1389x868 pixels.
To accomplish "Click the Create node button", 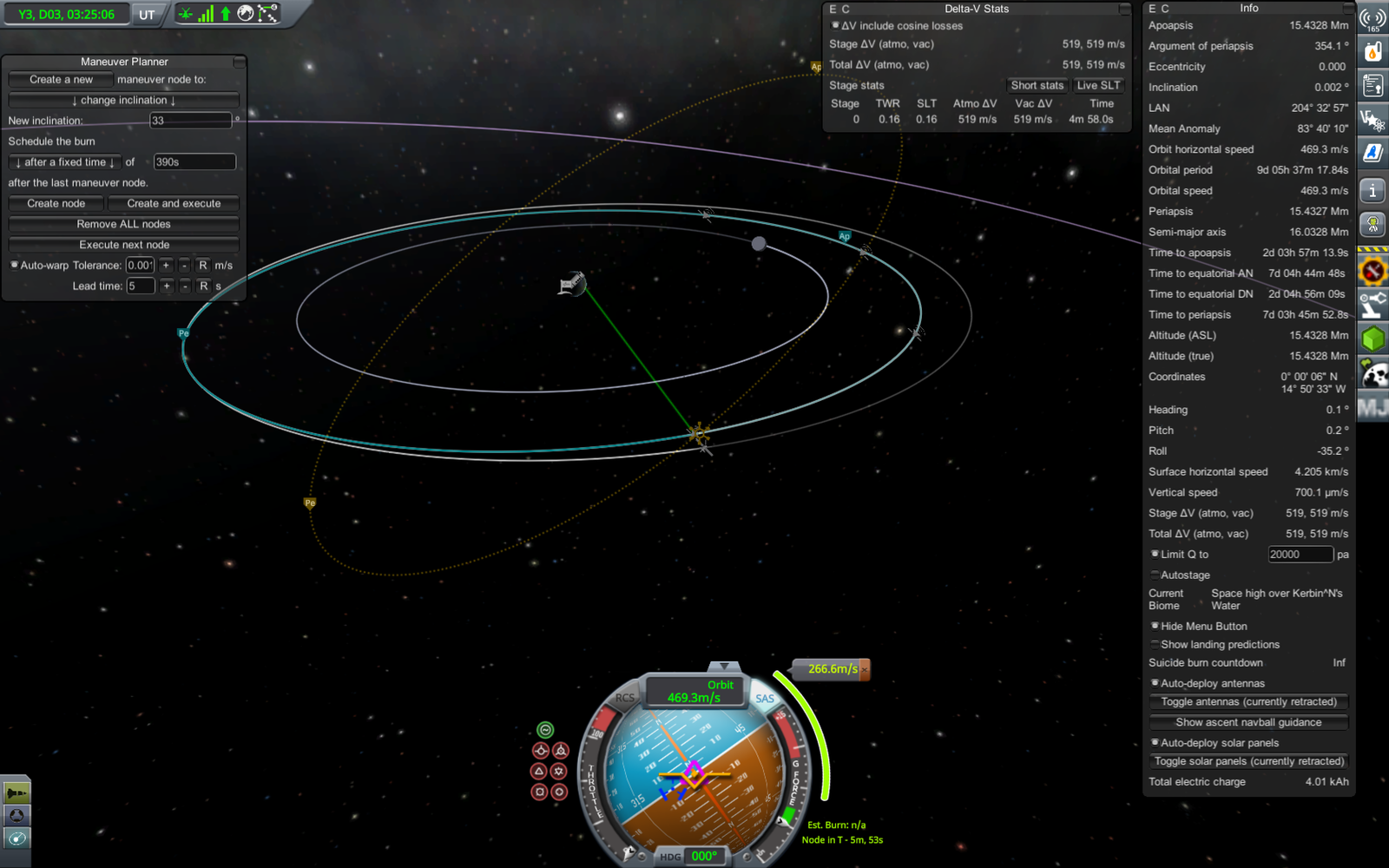I will point(56,203).
